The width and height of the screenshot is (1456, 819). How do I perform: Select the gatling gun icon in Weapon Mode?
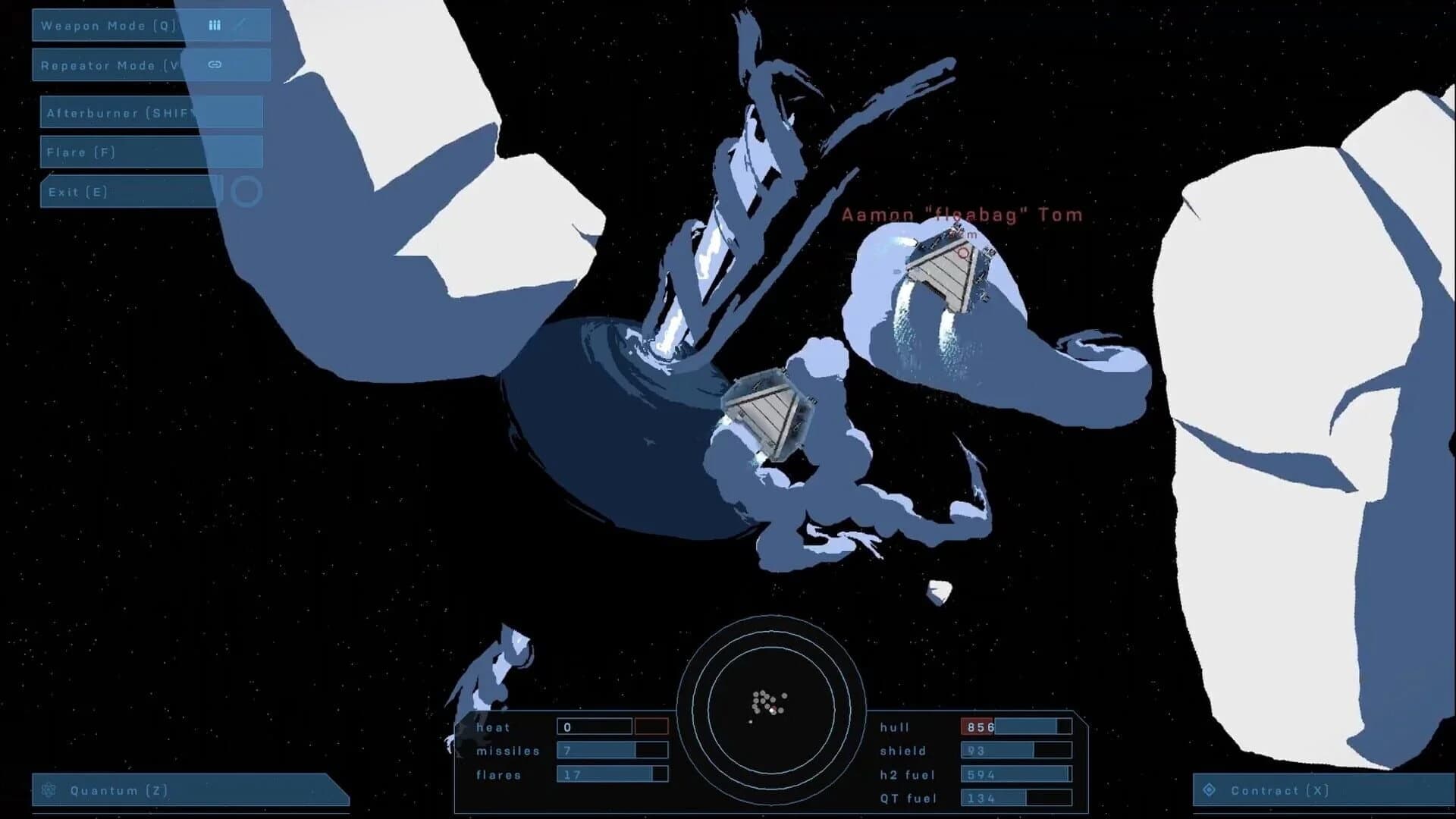pos(215,25)
